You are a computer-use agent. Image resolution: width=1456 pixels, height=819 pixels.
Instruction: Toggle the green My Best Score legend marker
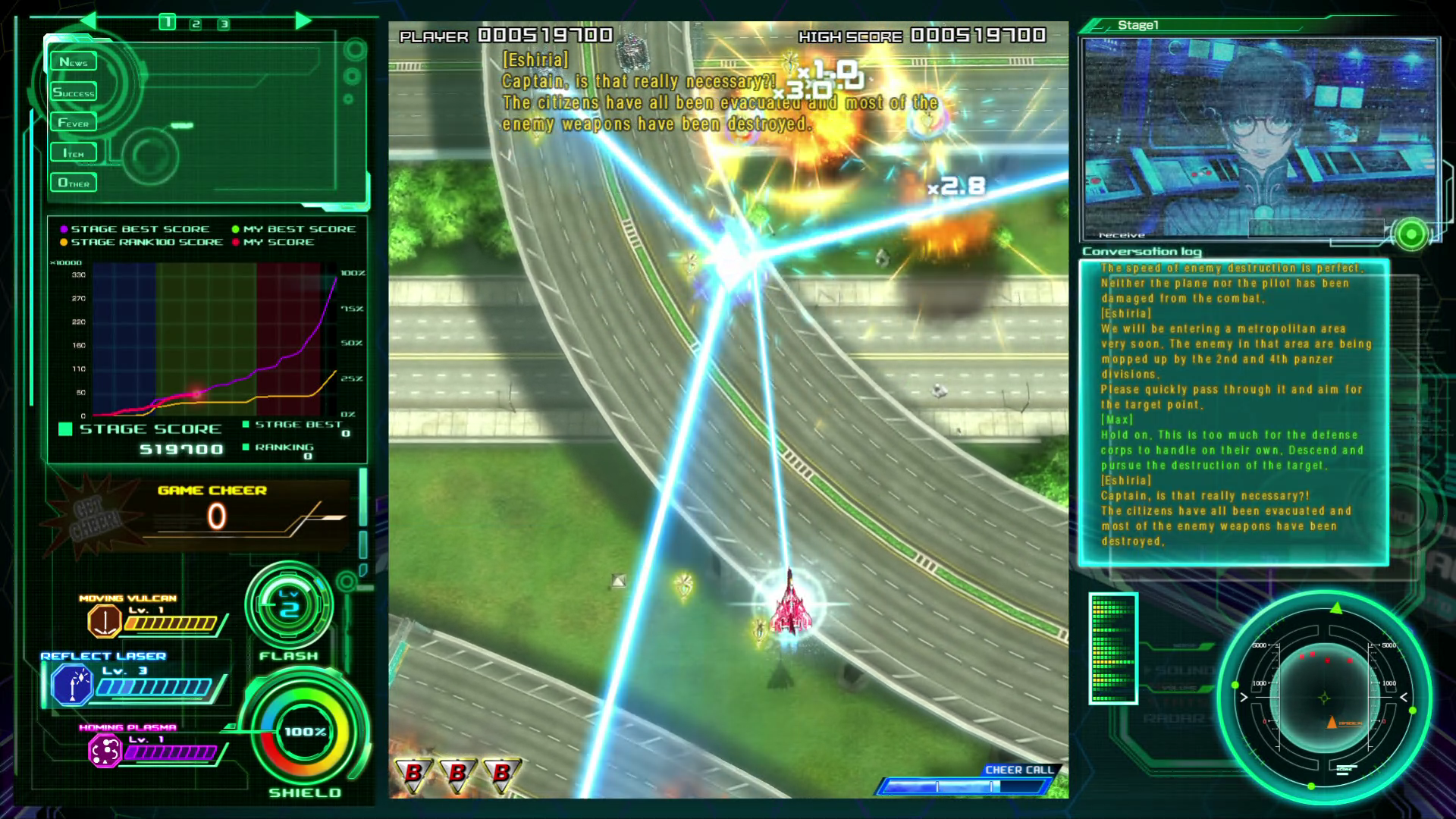235,228
